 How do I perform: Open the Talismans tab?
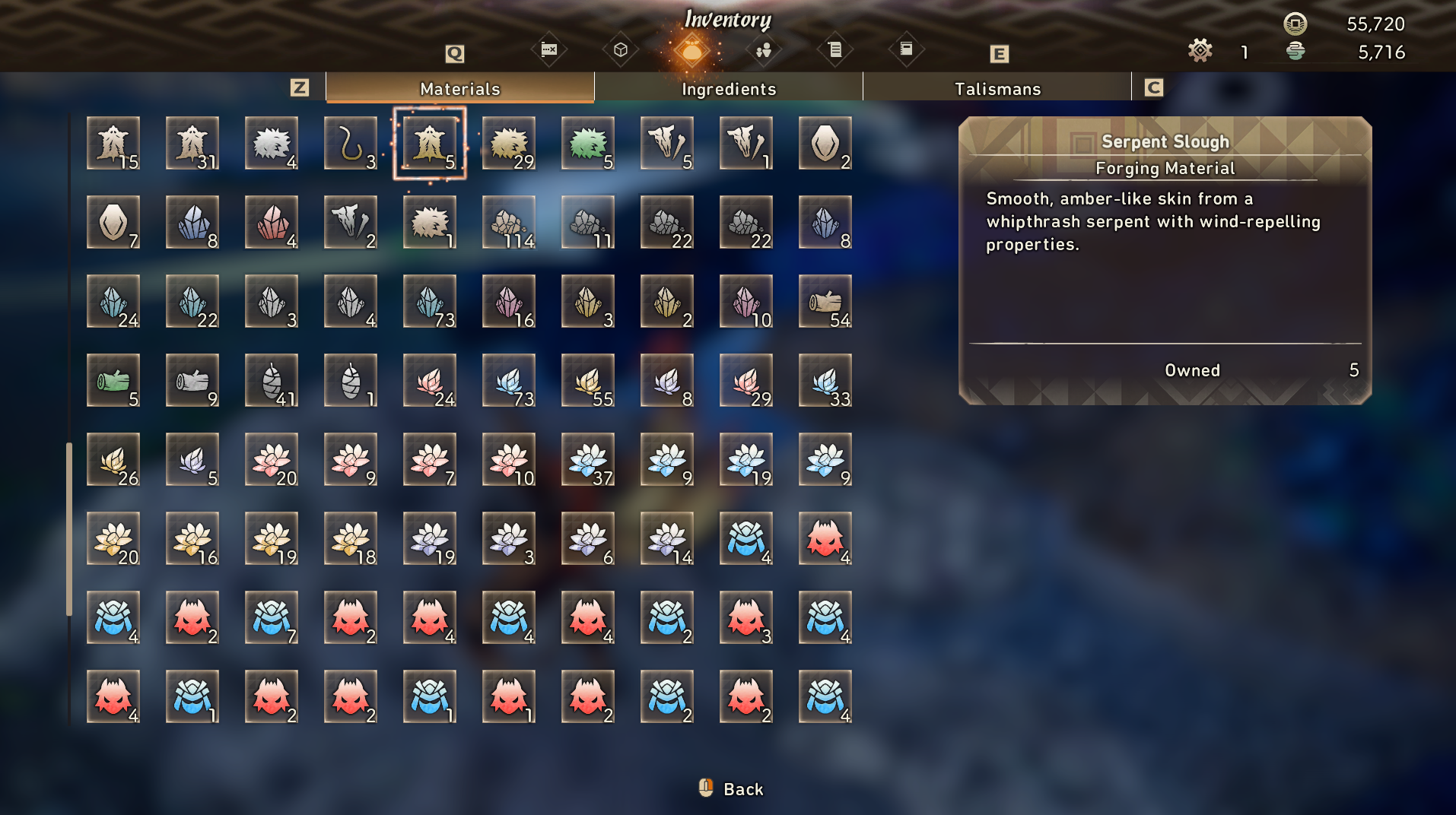997,88
